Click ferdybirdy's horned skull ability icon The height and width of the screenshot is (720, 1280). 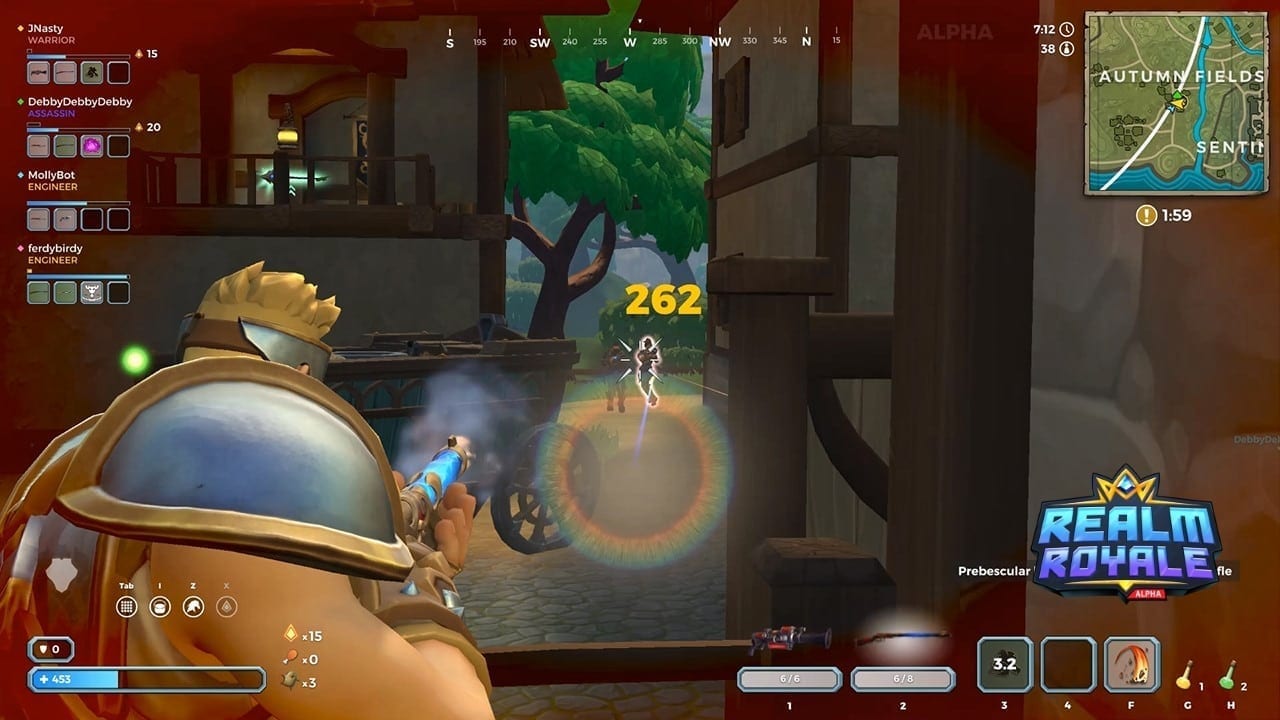click(x=92, y=292)
